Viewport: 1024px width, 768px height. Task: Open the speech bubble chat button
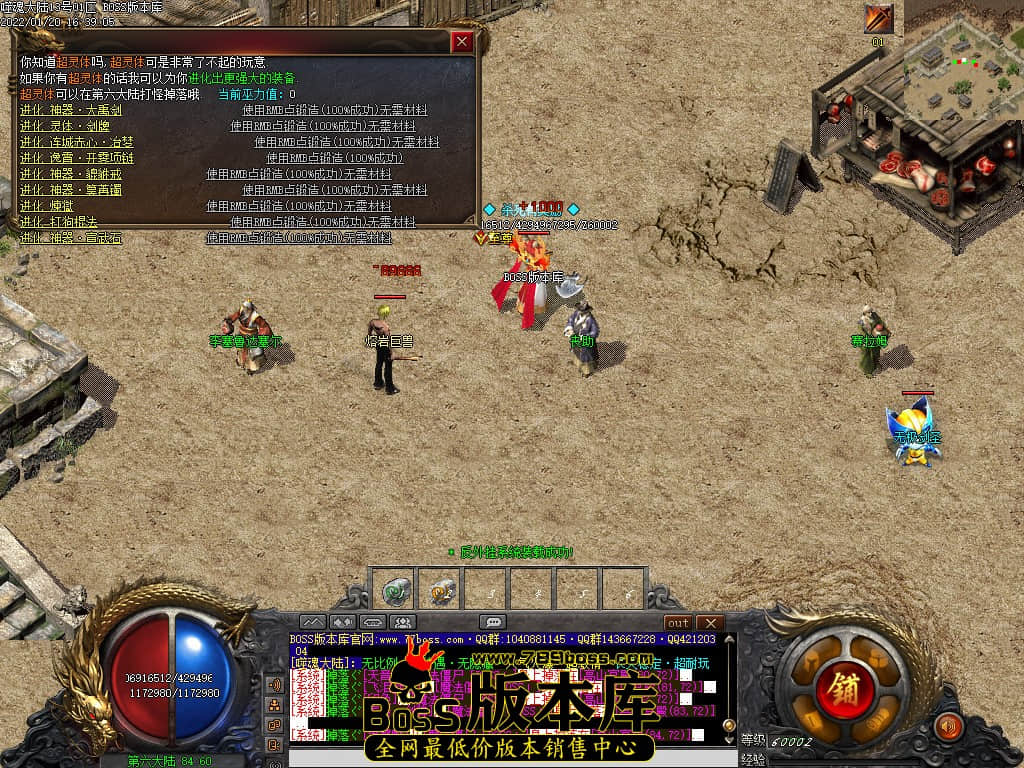(x=492, y=622)
